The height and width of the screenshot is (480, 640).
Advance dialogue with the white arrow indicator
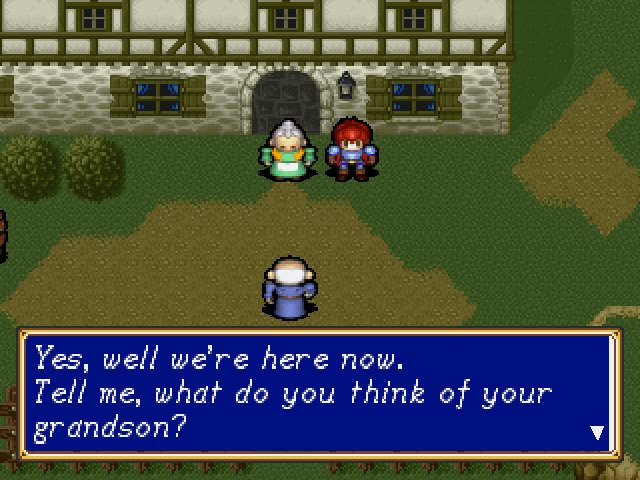click(597, 433)
